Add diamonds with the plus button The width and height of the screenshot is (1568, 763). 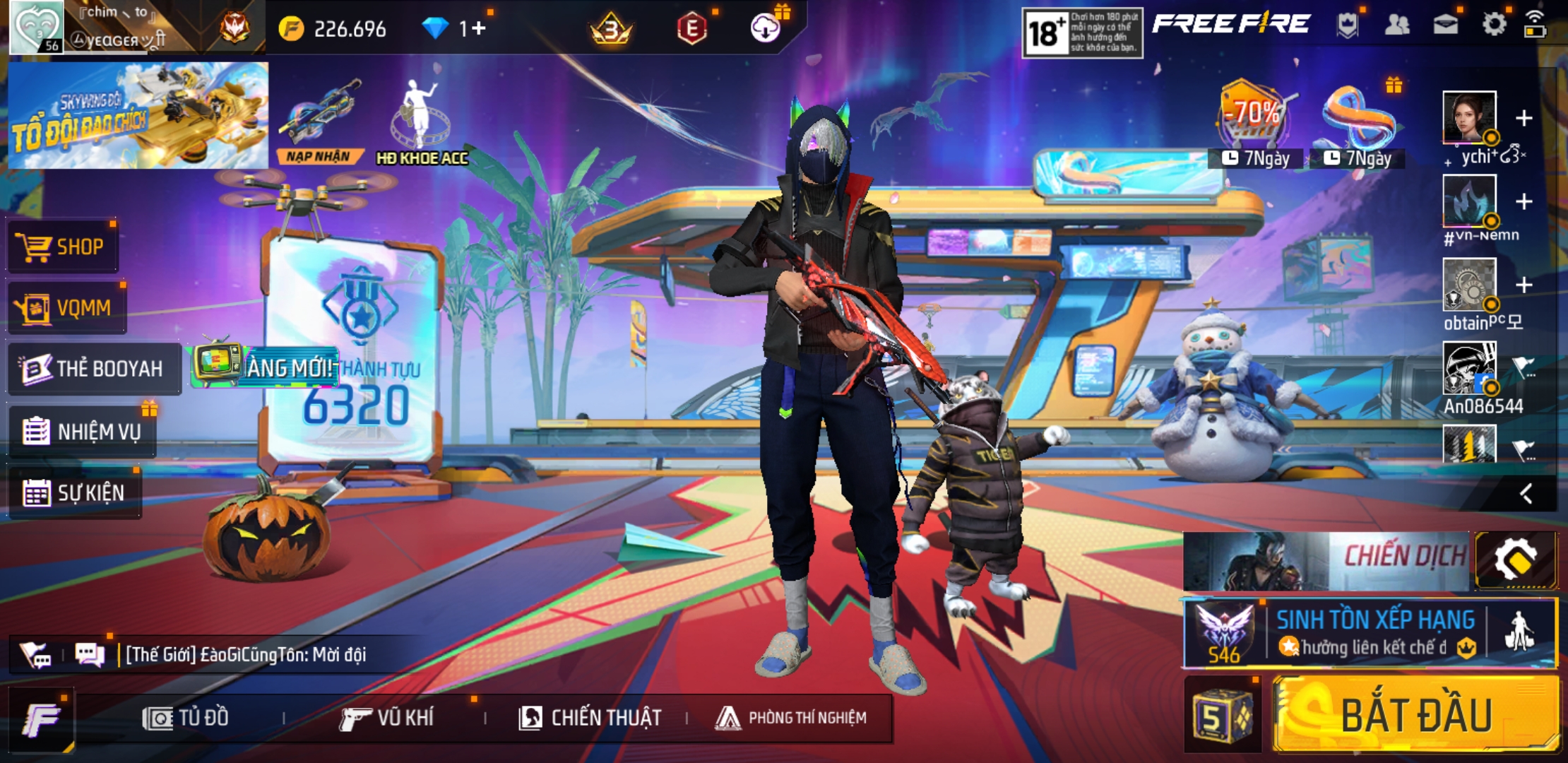pyautogui.click(x=479, y=28)
